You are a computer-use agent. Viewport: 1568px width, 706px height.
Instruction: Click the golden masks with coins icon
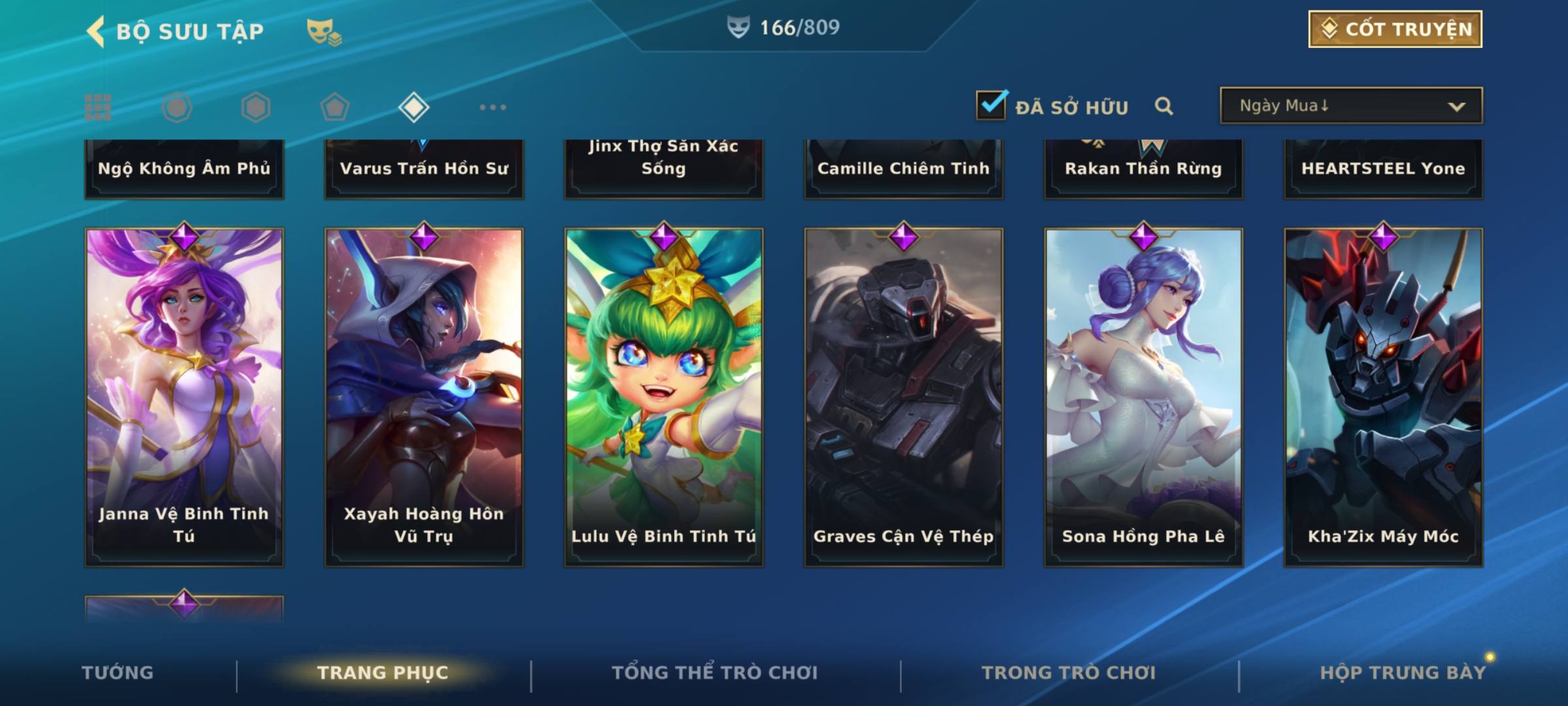[323, 31]
